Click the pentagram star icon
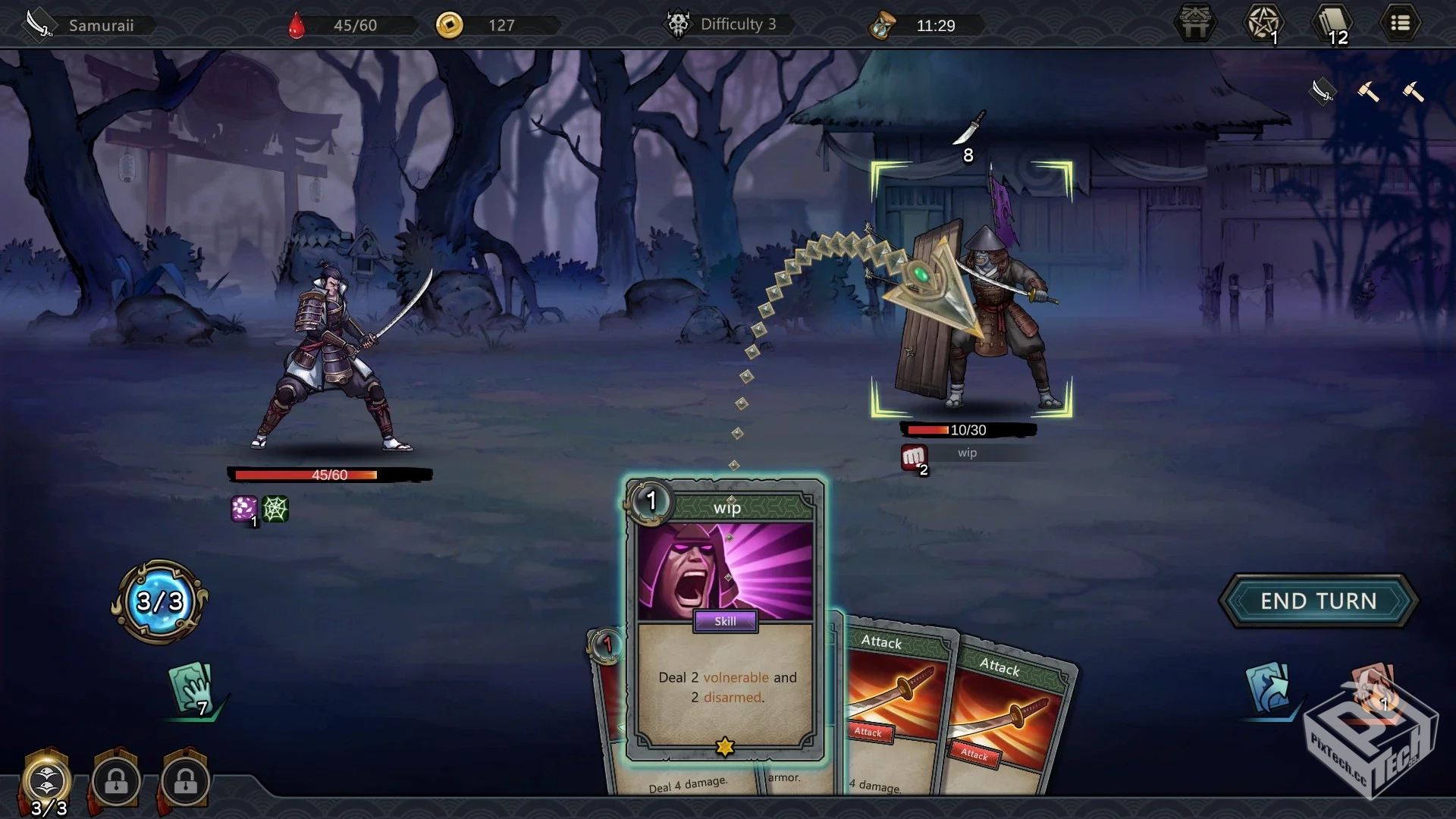 [x=1263, y=24]
